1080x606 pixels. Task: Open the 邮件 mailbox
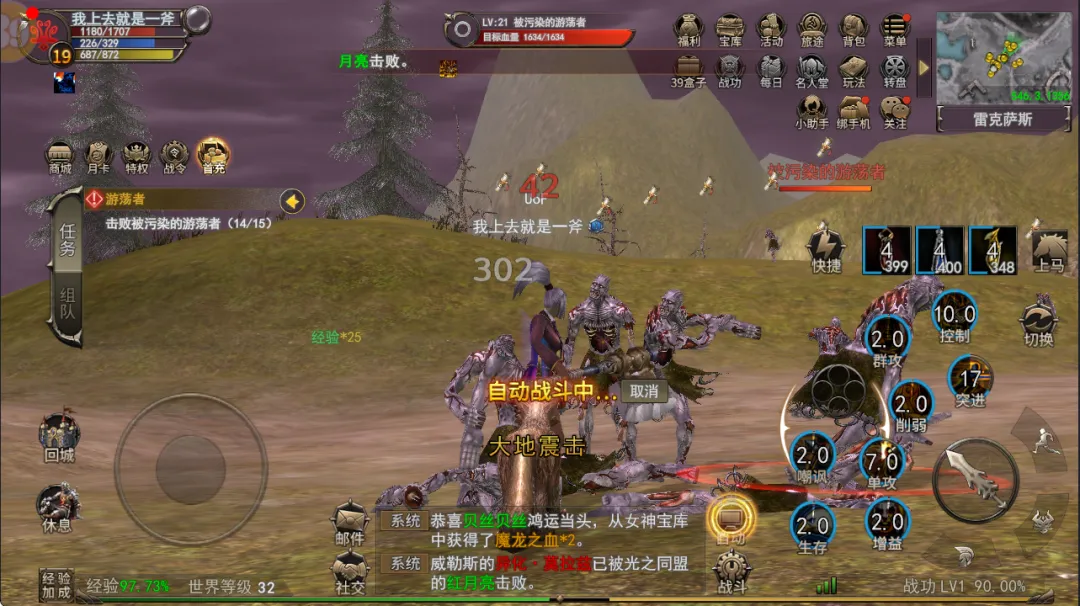pyautogui.click(x=350, y=523)
